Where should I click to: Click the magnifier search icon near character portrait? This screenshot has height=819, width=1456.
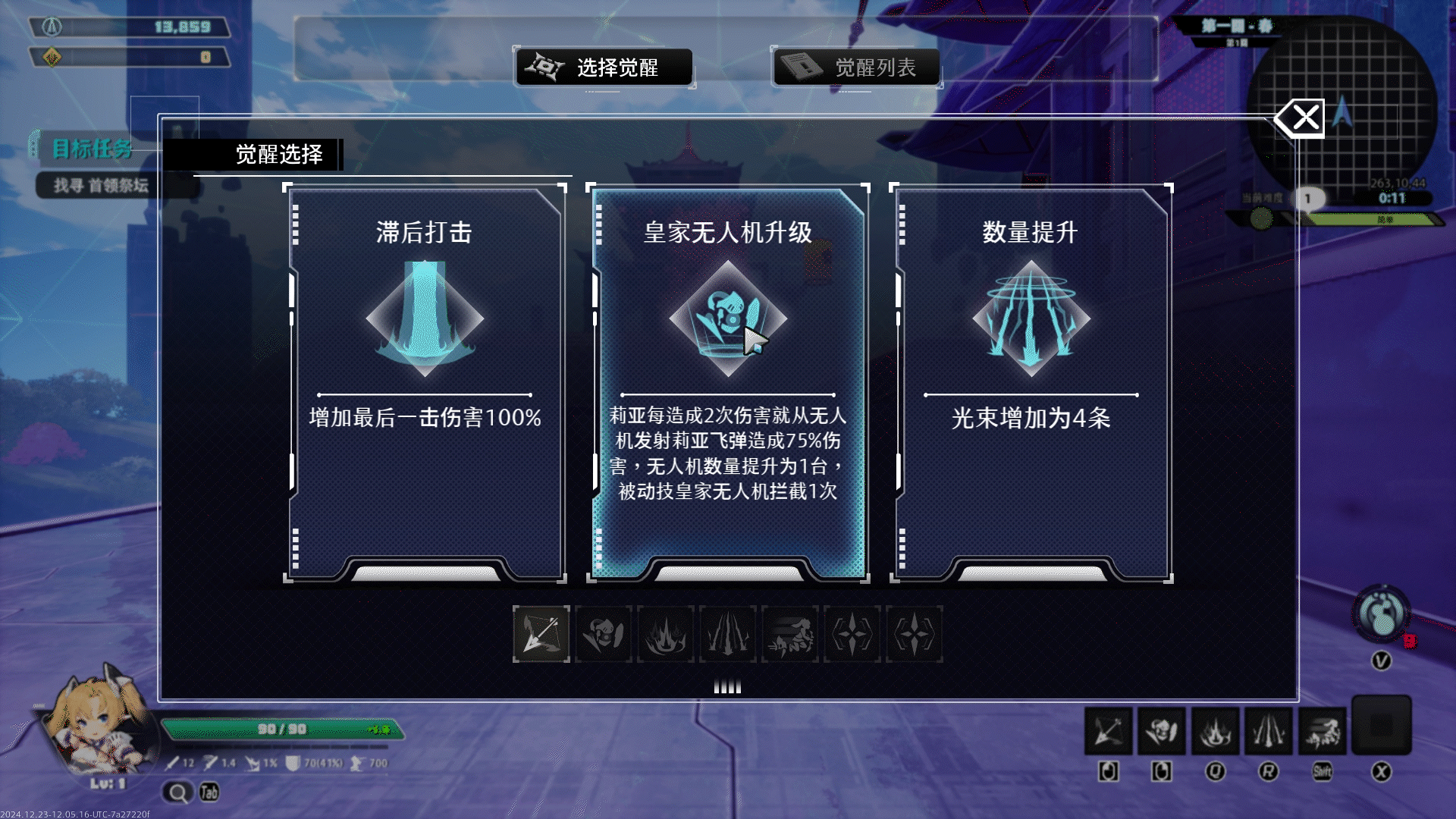pyautogui.click(x=177, y=792)
